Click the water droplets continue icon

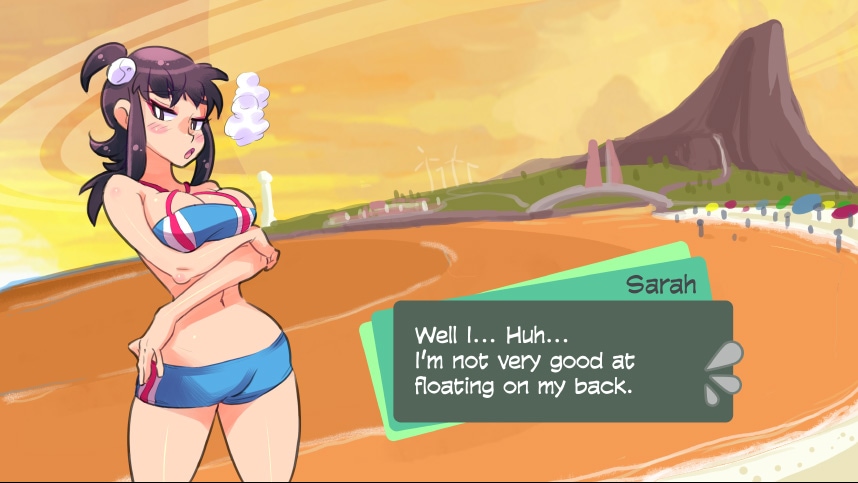(722, 373)
